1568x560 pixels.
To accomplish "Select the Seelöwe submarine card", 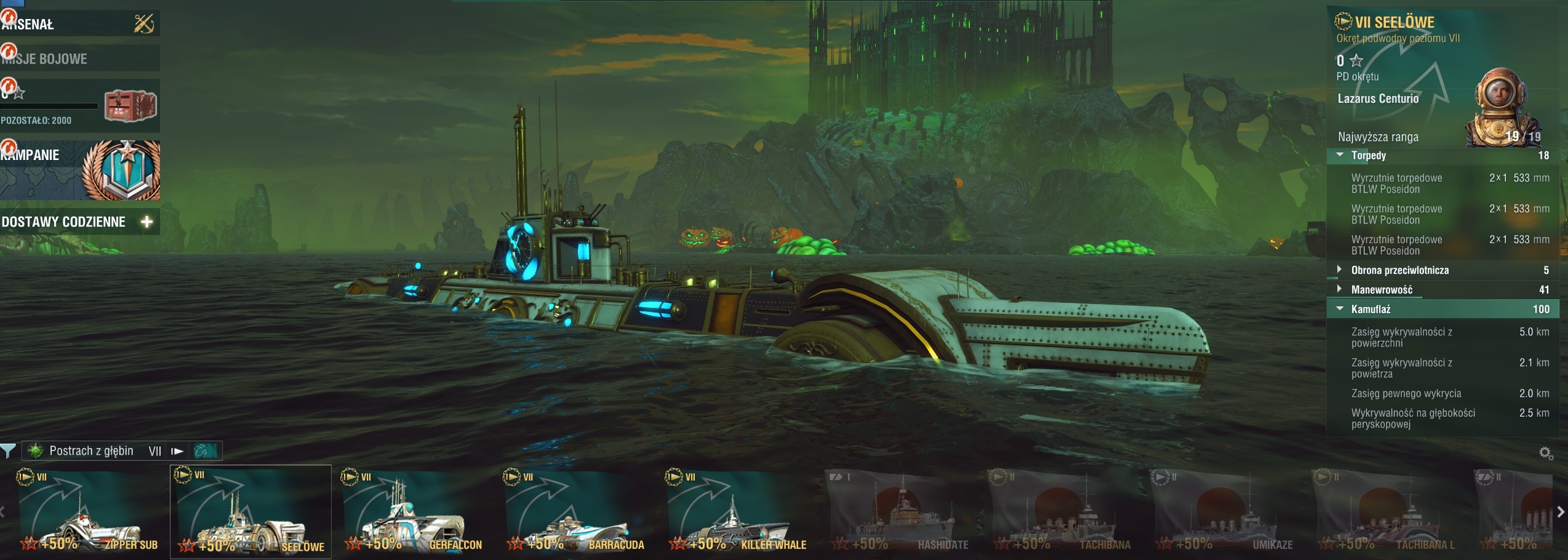I will (x=250, y=513).
